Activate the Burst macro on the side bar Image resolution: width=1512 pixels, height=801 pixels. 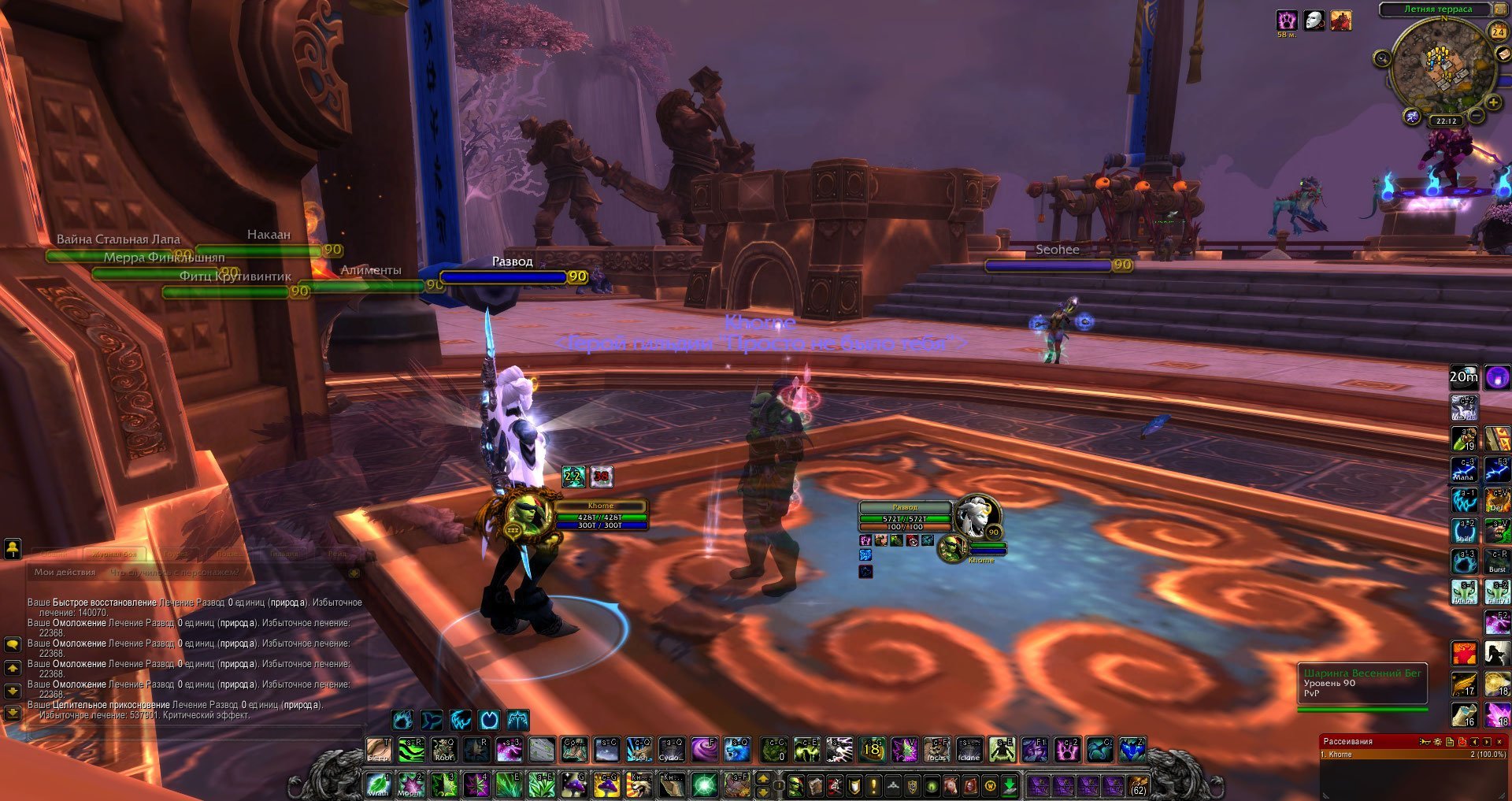click(x=1497, y=562)
